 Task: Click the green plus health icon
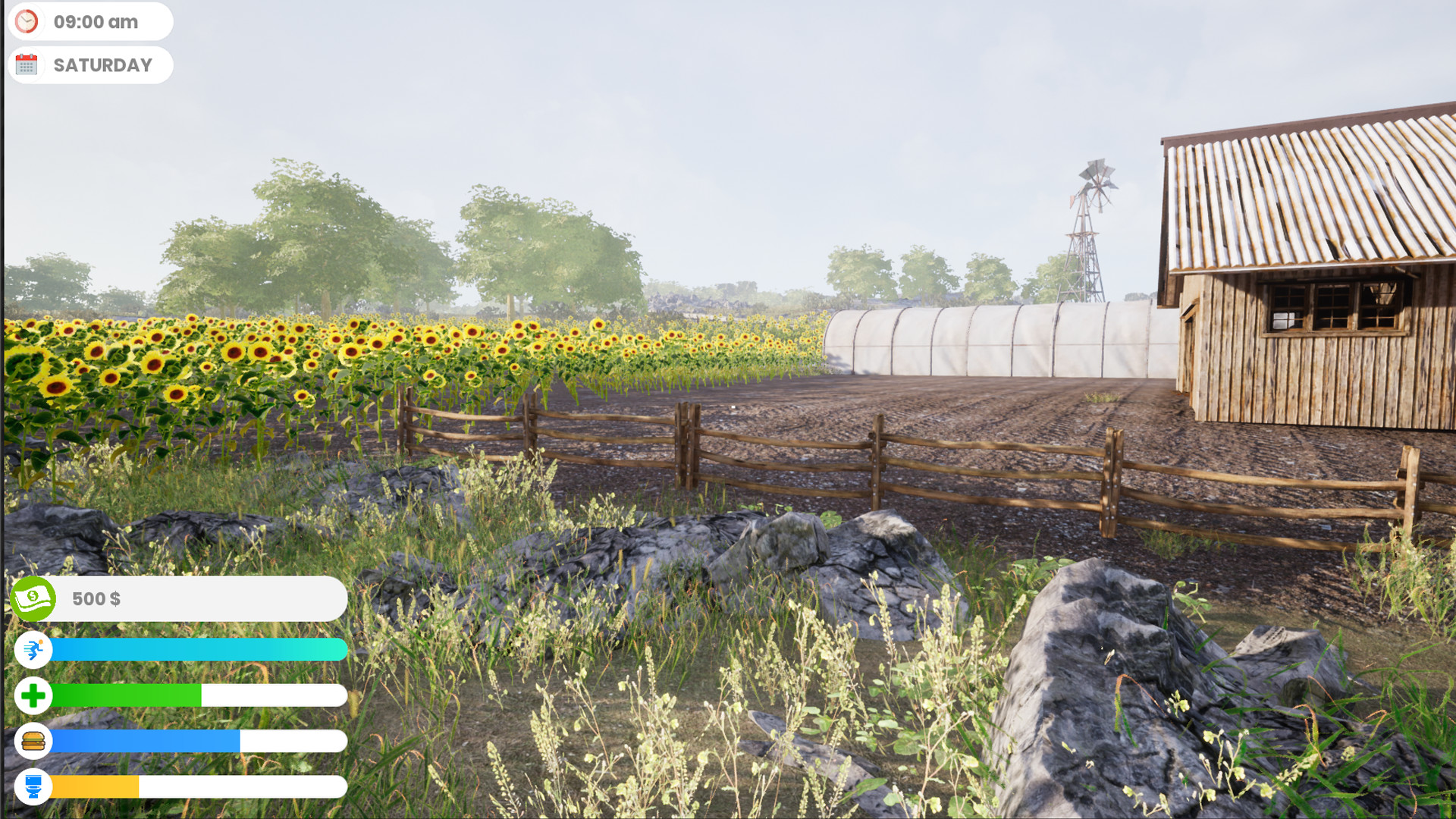pyautogui.click(x=33, y=695)
